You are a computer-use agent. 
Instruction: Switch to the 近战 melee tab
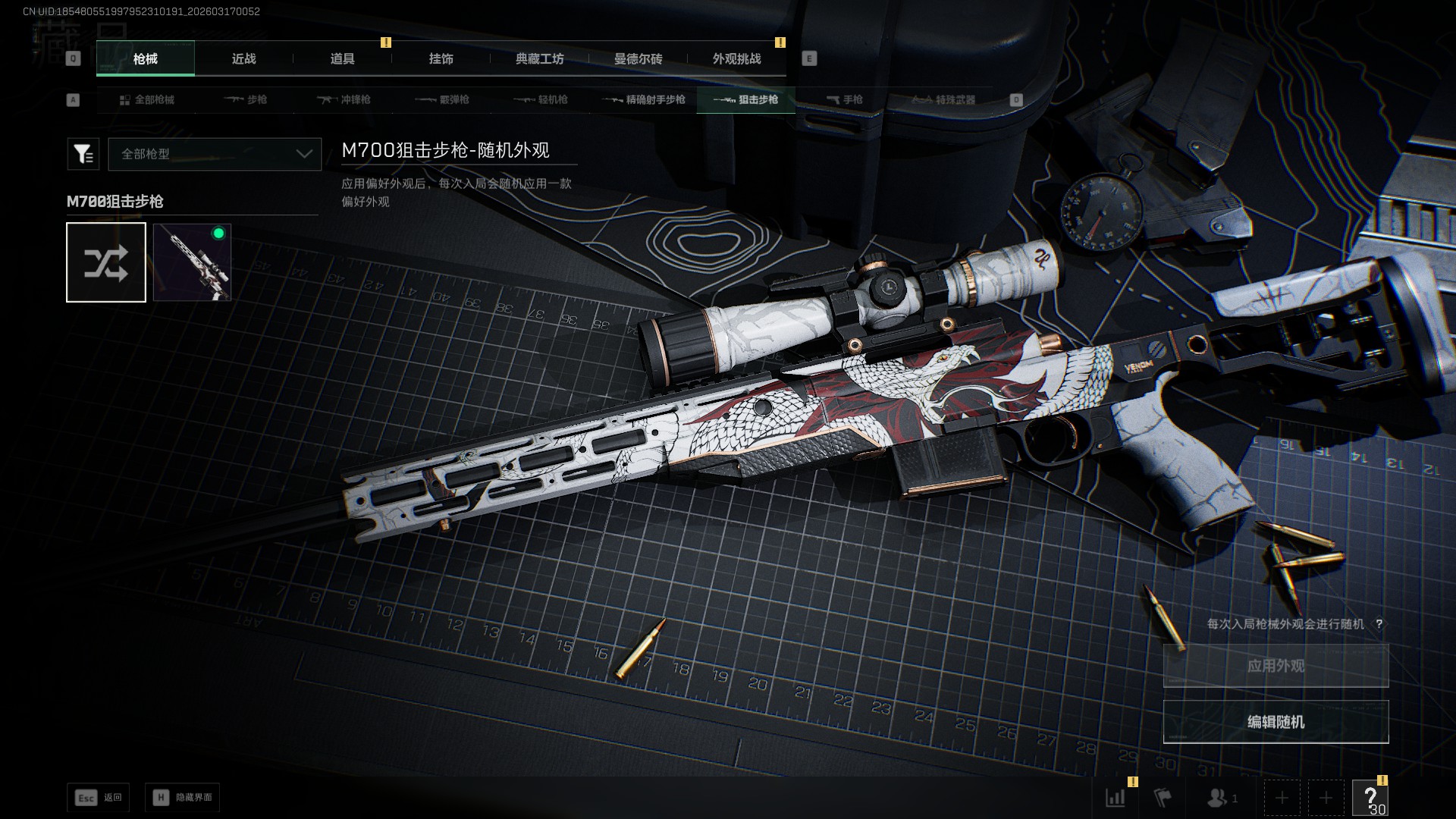[243, 59]
